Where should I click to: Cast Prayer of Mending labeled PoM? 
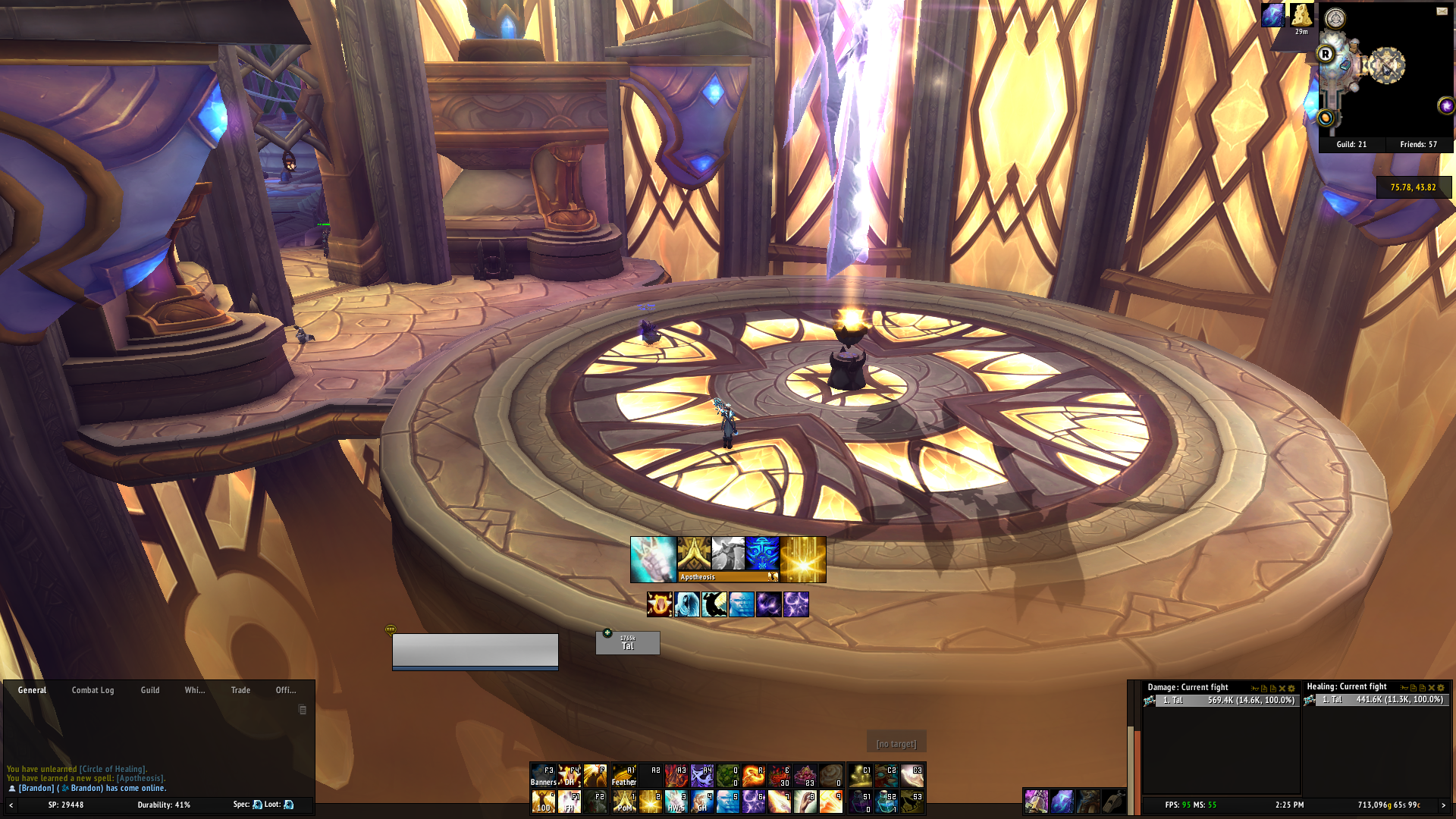coord(624,802)
